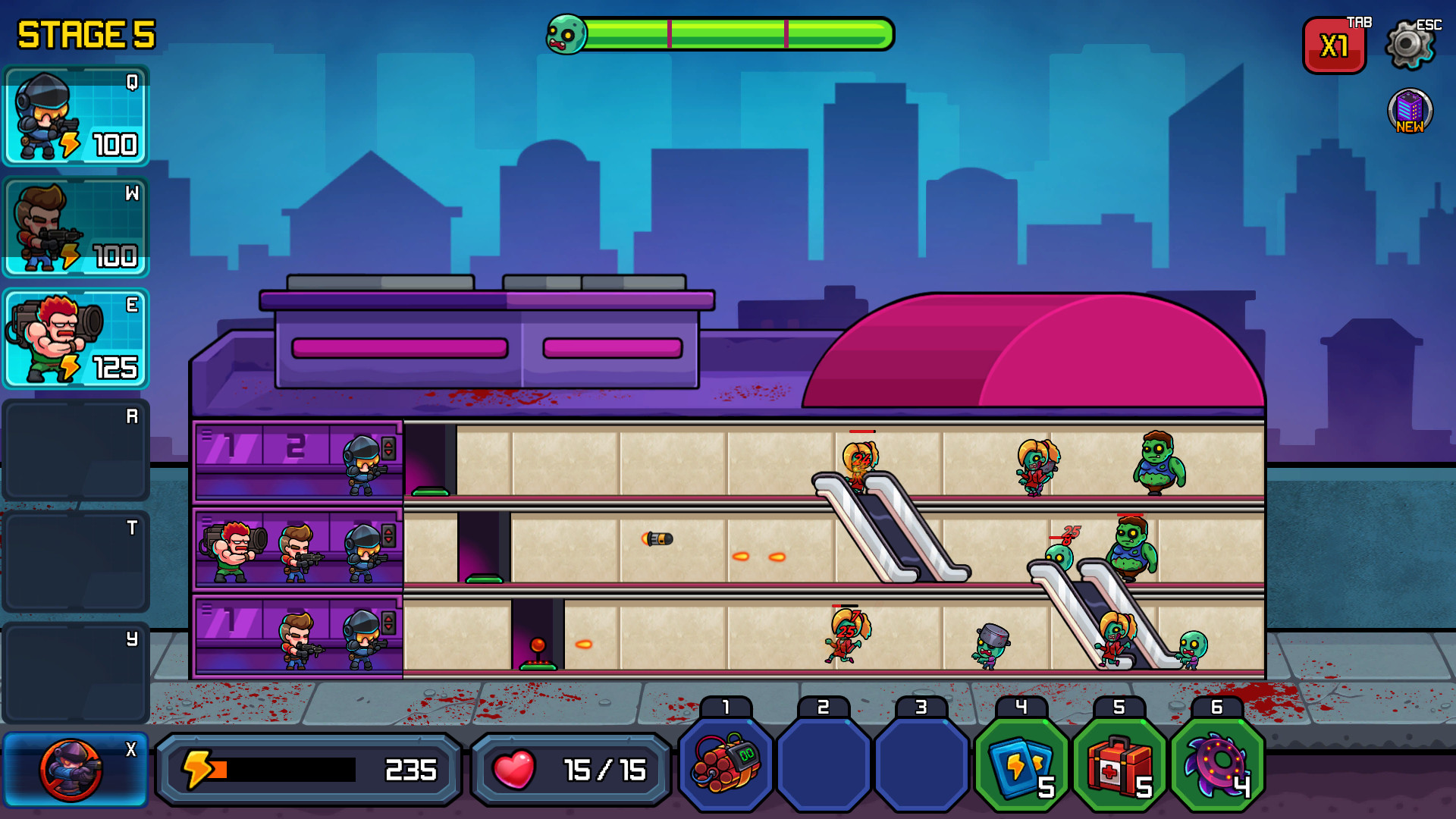
Task: Open the new building icon
Action: [1410, 111]
